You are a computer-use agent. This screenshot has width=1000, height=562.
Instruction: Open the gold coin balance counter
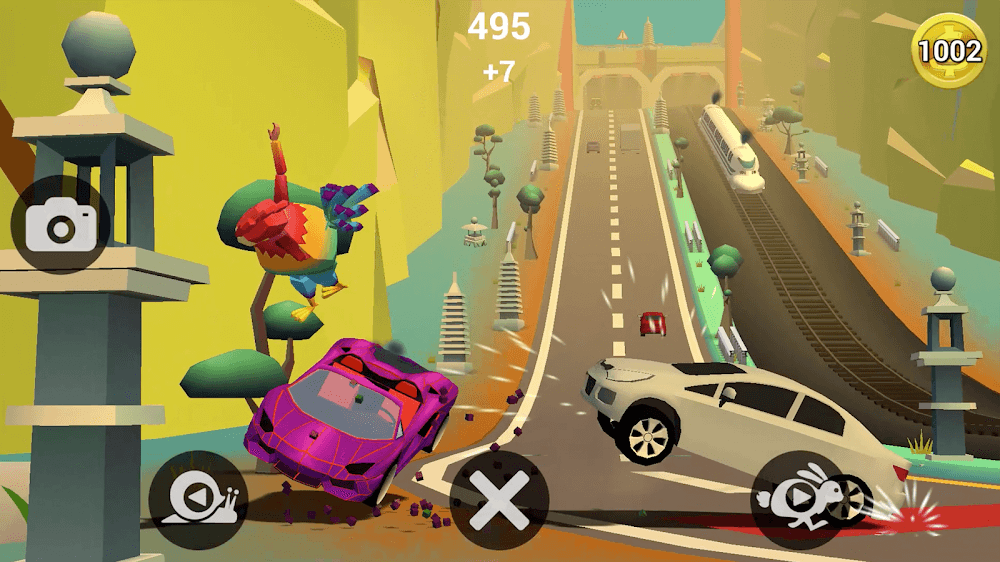(949, 51)
